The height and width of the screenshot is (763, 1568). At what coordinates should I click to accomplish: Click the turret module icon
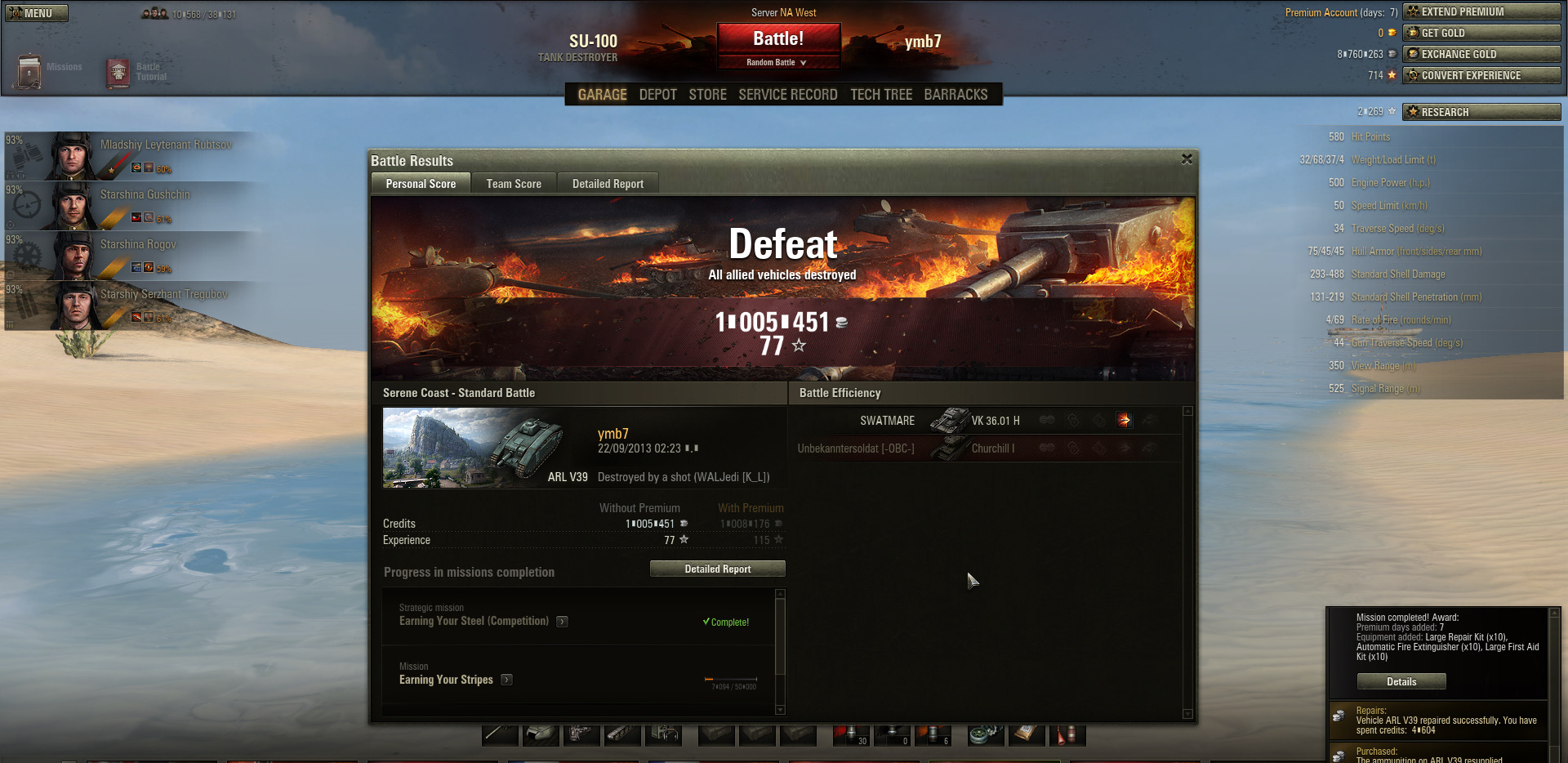coord(541,735)
